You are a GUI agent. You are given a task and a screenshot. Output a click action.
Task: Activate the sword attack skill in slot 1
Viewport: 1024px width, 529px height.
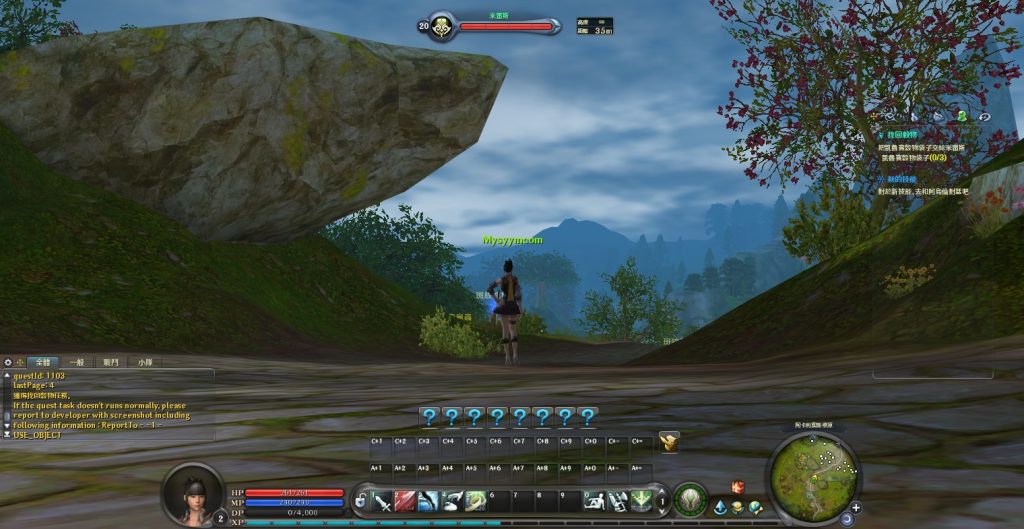[x=382, y=501]
